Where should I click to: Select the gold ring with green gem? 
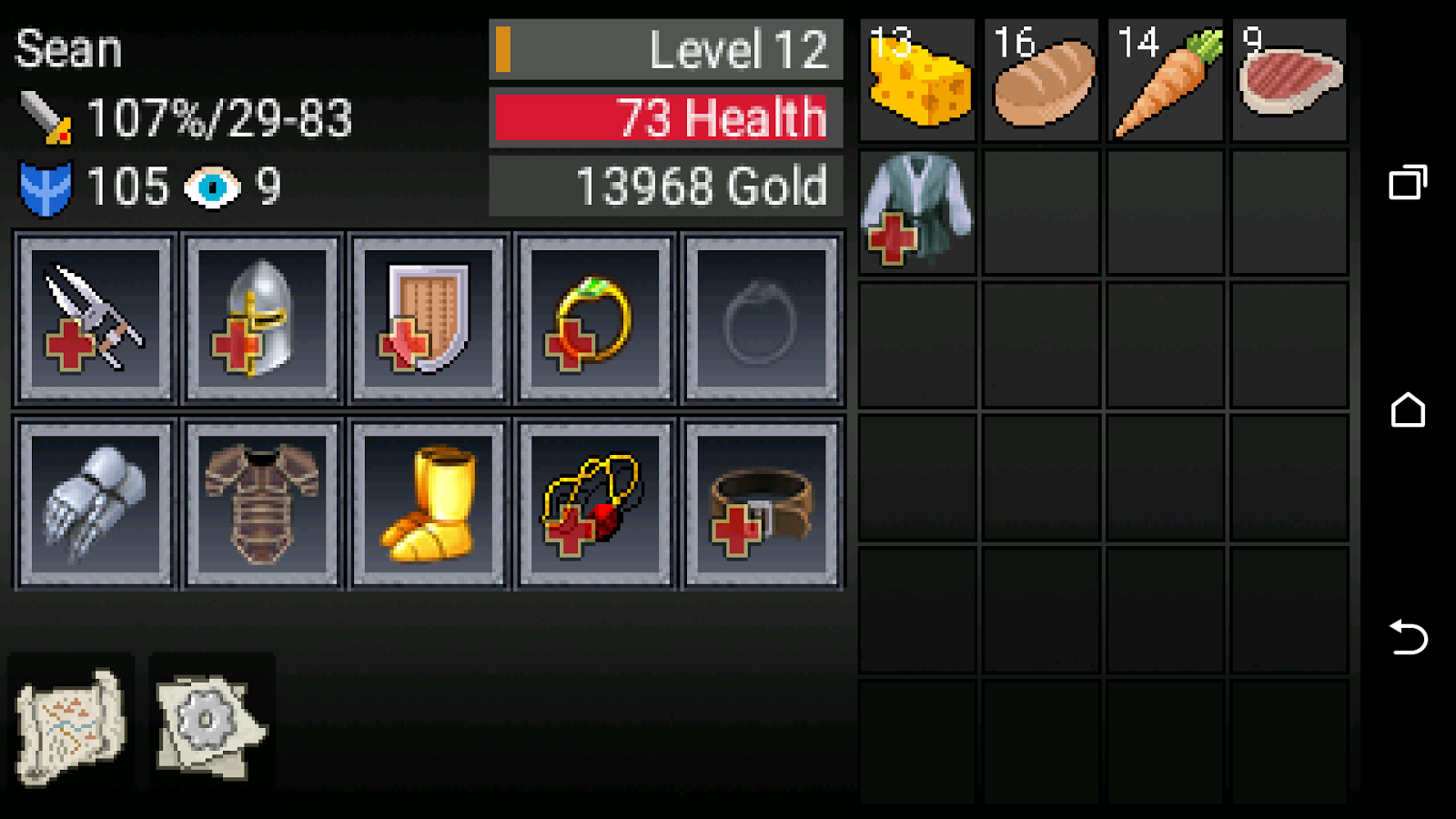(x=593, y=318)
